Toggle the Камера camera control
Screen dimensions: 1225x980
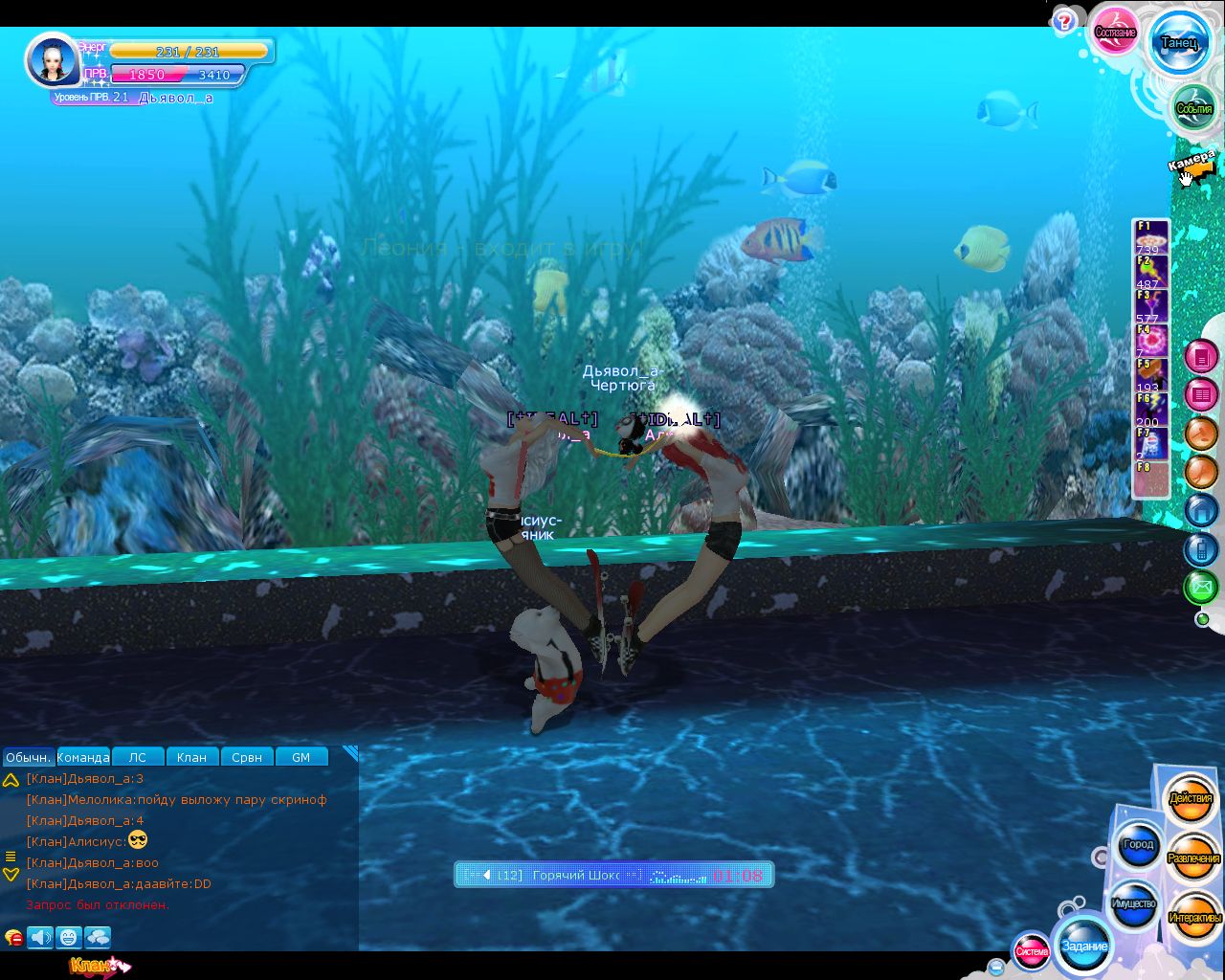(1192, 167)
